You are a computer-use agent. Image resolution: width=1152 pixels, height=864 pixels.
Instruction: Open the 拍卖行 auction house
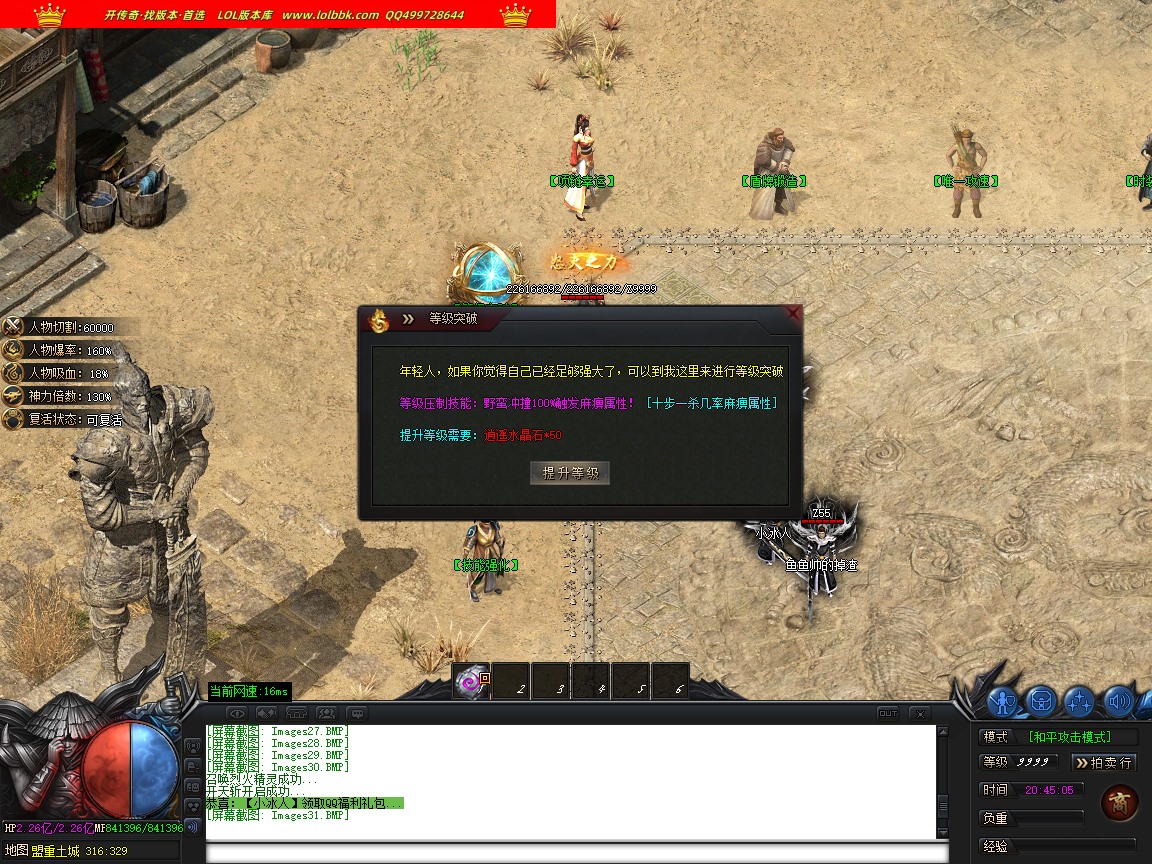click(1103, 763)
